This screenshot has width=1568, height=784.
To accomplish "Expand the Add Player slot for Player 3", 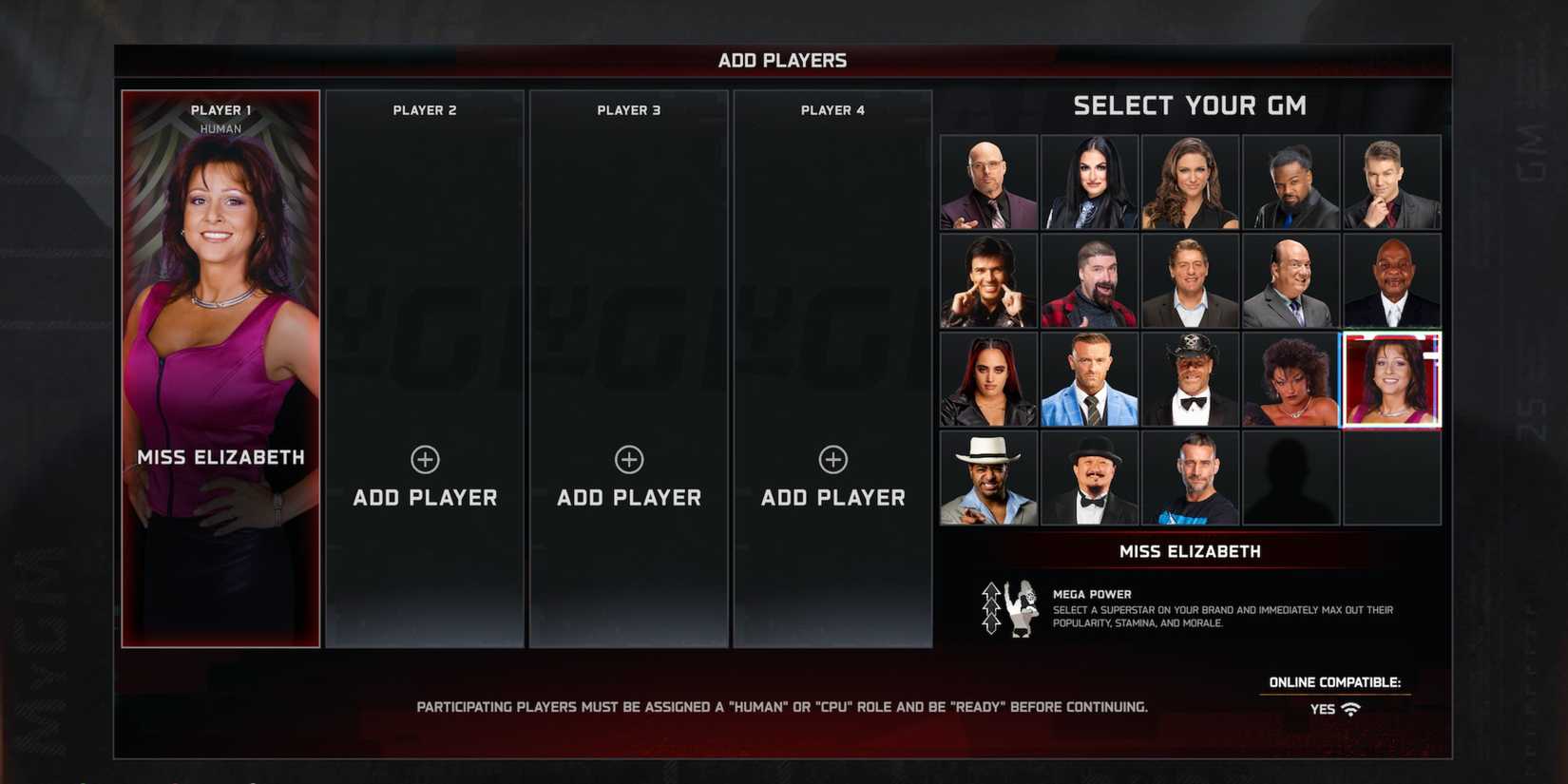I will pyautogui.click(x=628, y=459).
